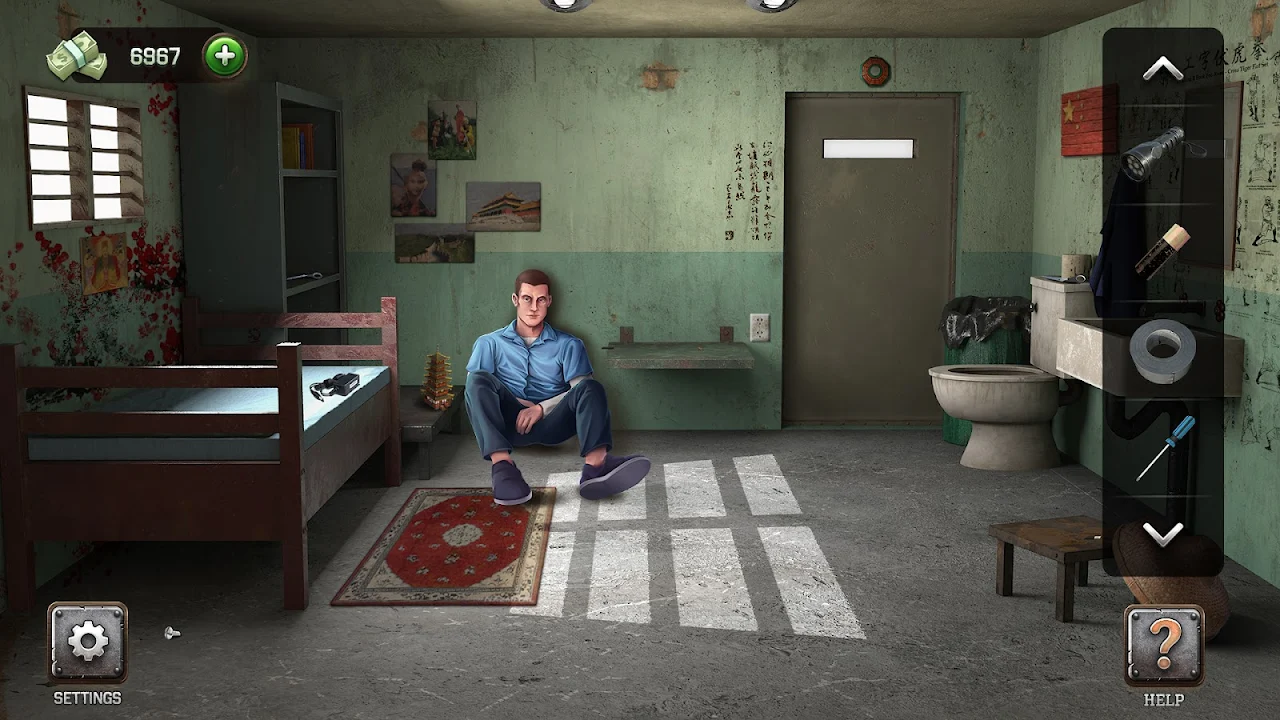Click the inventory up arrow
Screen dimensions: 1280x720
(1162, 68)
